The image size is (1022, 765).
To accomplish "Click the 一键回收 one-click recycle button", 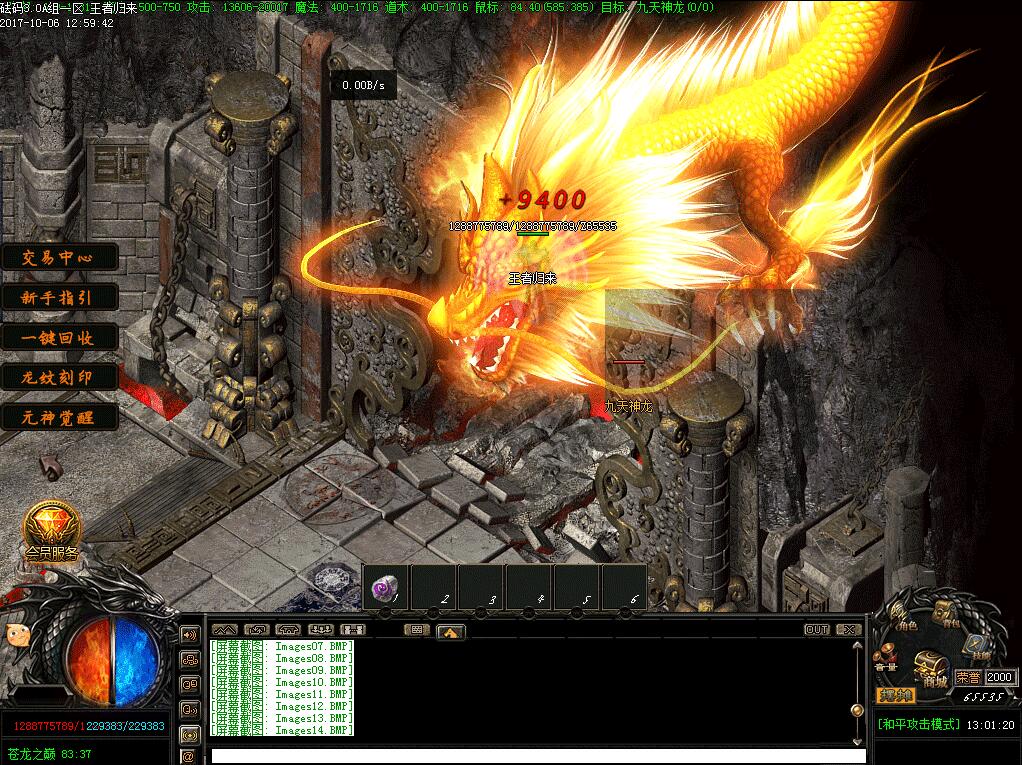I will pos(58,337).
